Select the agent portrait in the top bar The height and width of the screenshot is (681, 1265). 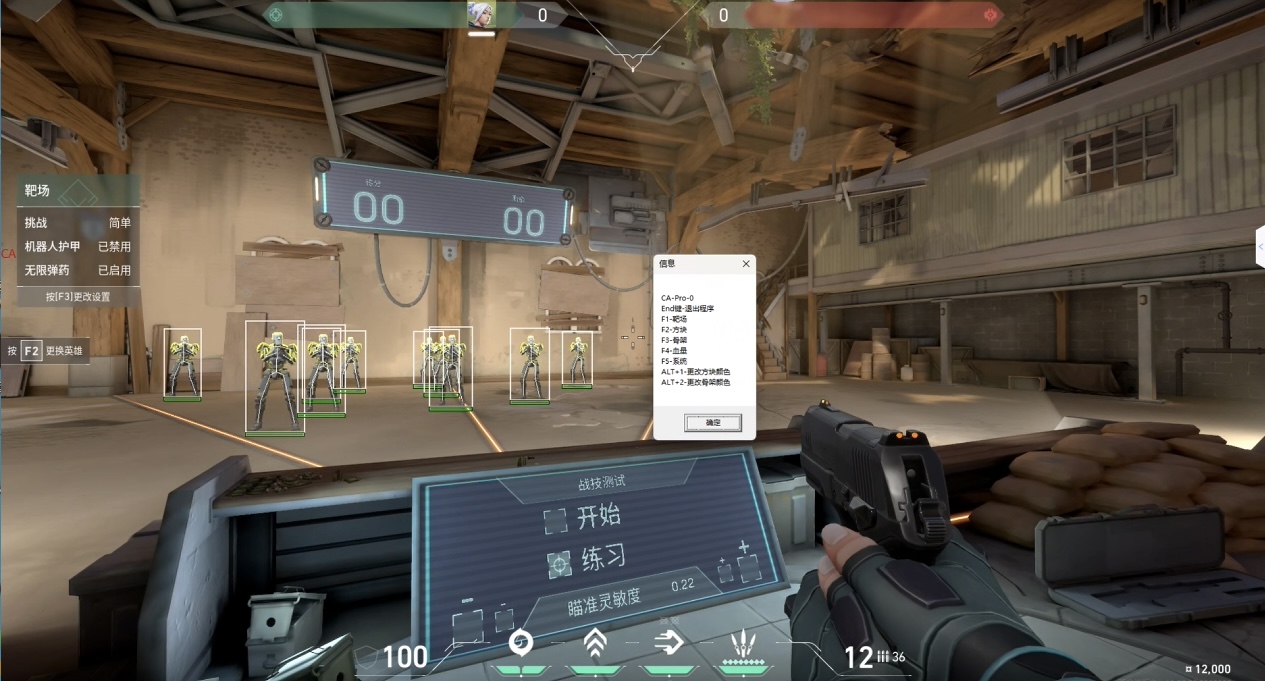click(481, 15)
